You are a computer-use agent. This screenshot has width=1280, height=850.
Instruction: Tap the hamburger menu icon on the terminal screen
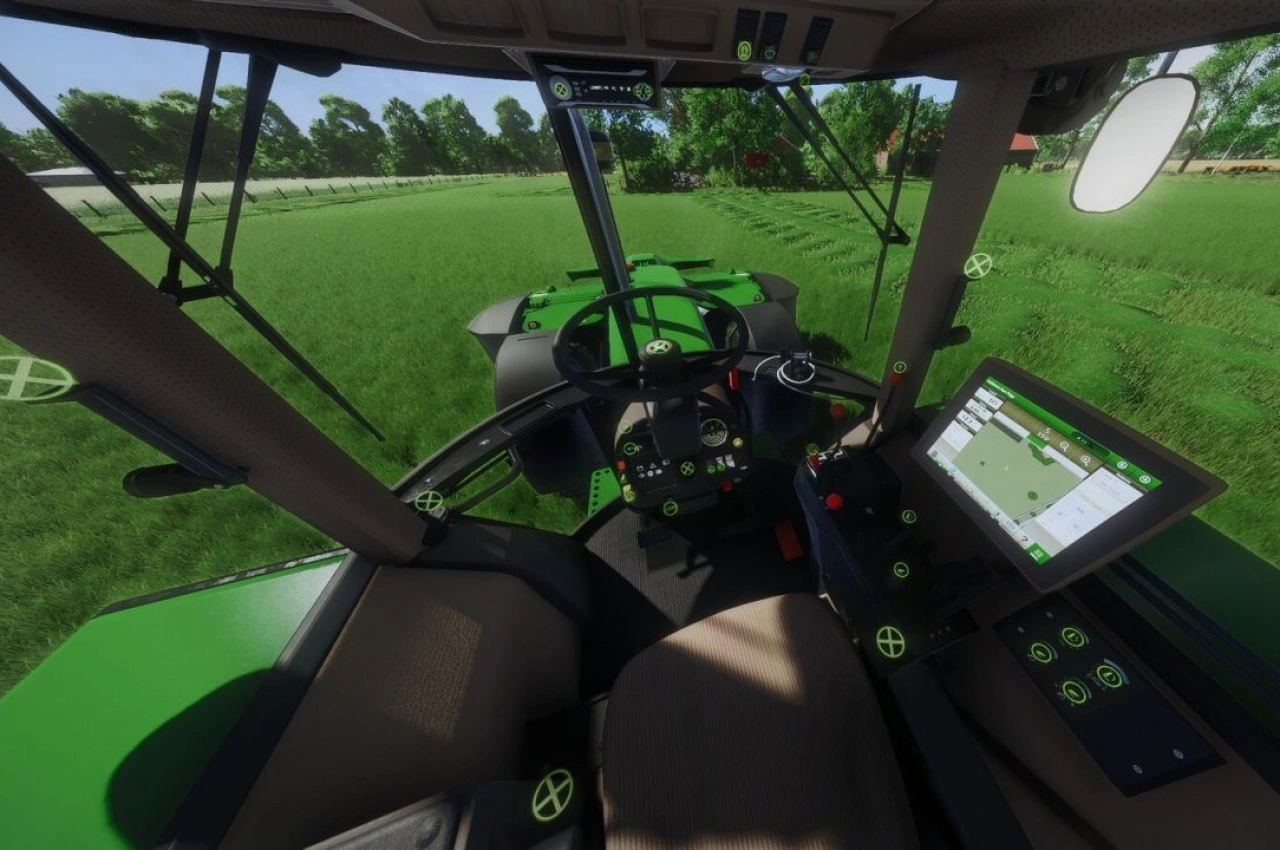click(x=935, y=453)
